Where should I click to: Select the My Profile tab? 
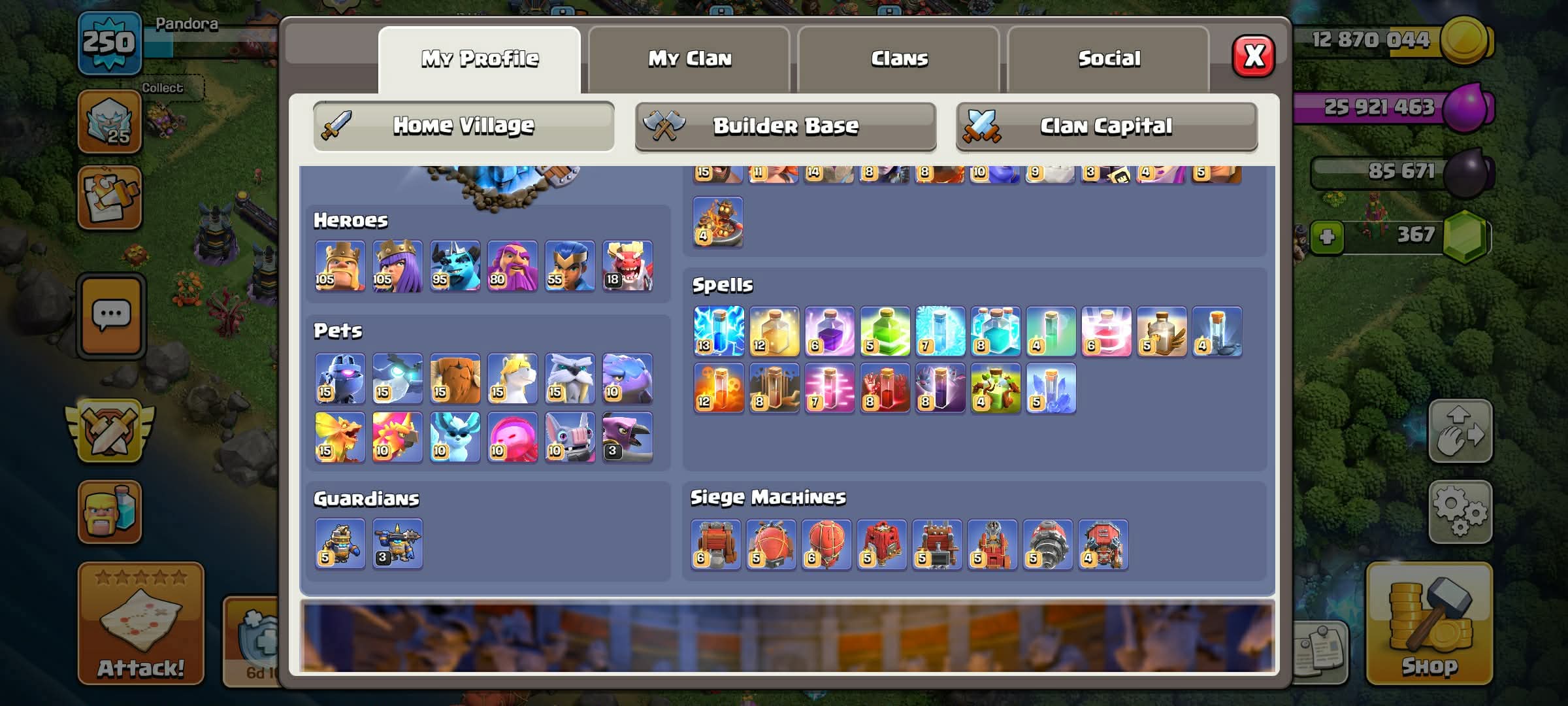click(x=480, y=59)
